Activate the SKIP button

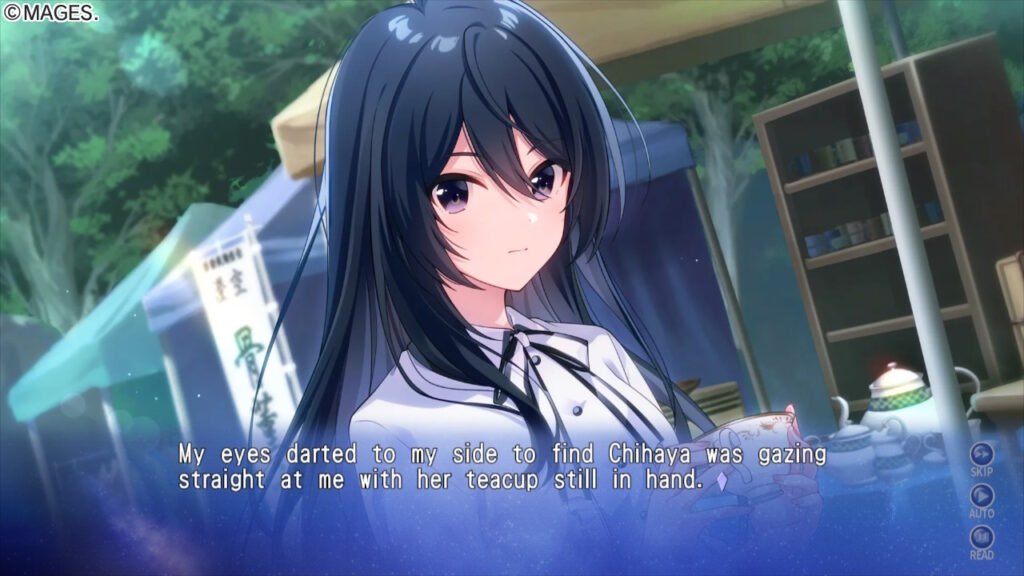pyautogui.click(x=981, y=454)
